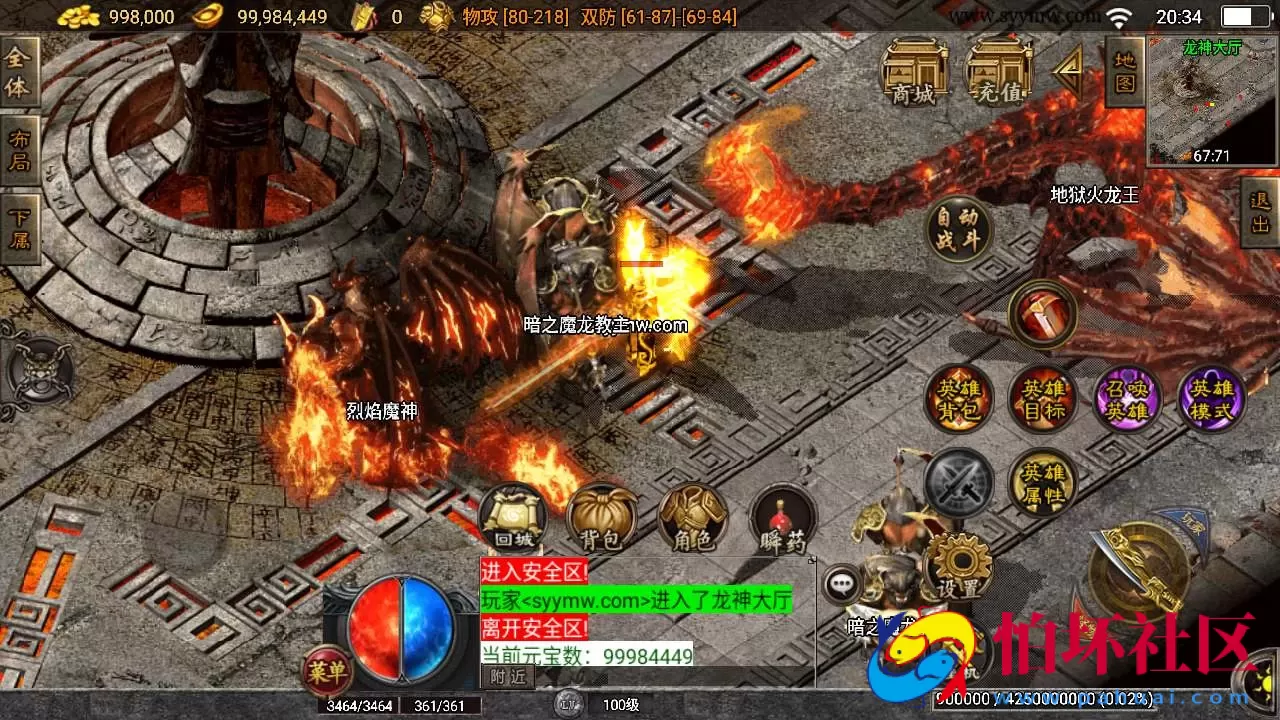
Task: Toggle 自动战斗 auto battle mode
Action: click(958, 228)
